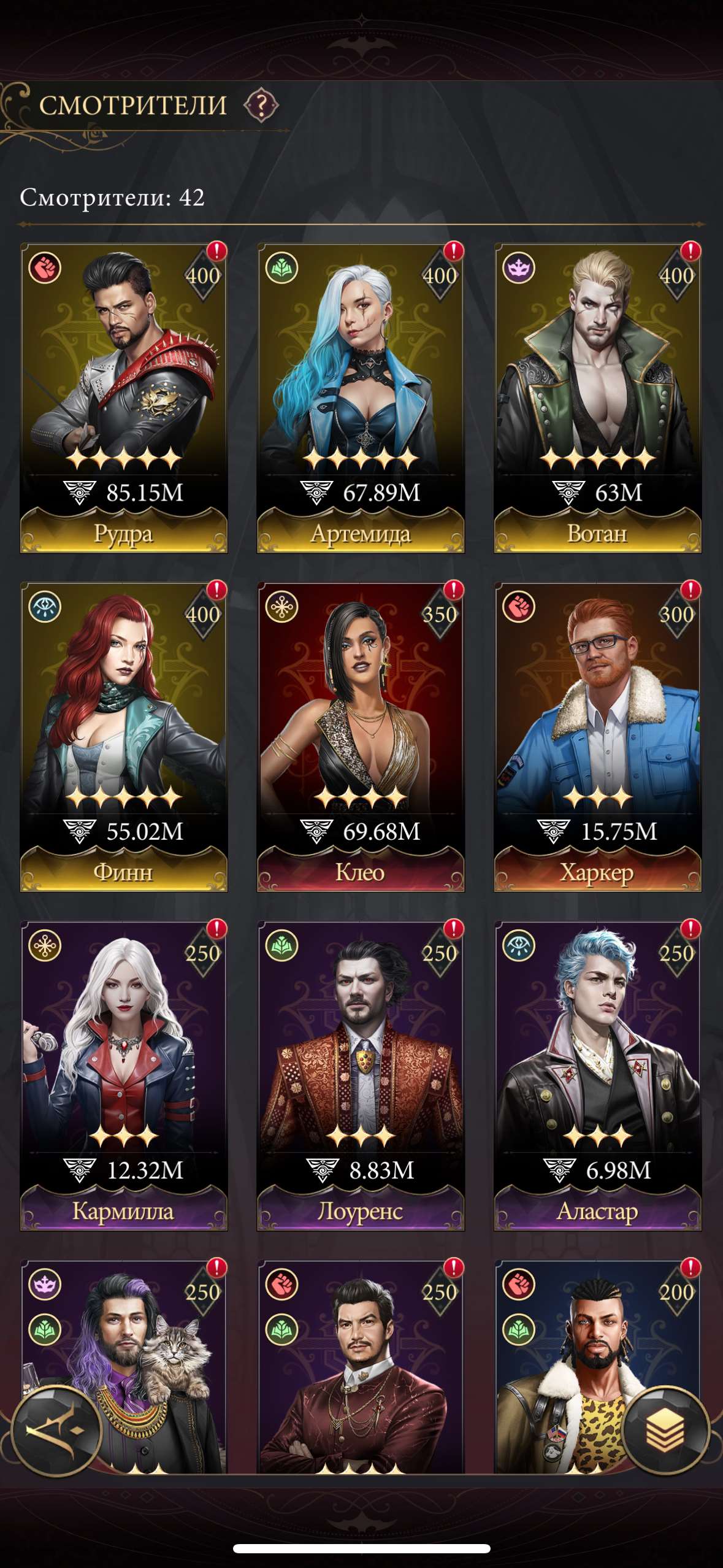Open the Лоуренс warden card

point(361,1075)
